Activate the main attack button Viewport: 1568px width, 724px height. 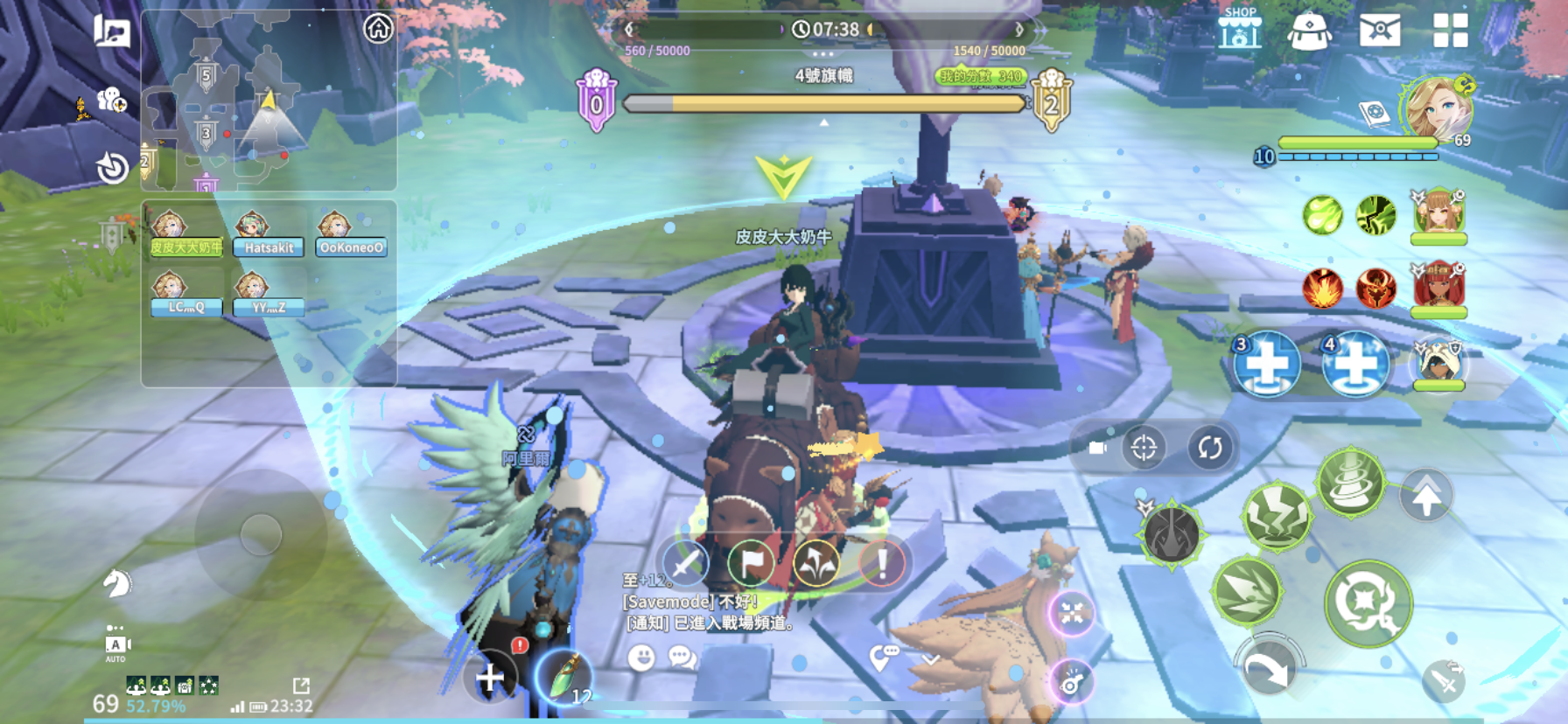(1367, 602)
